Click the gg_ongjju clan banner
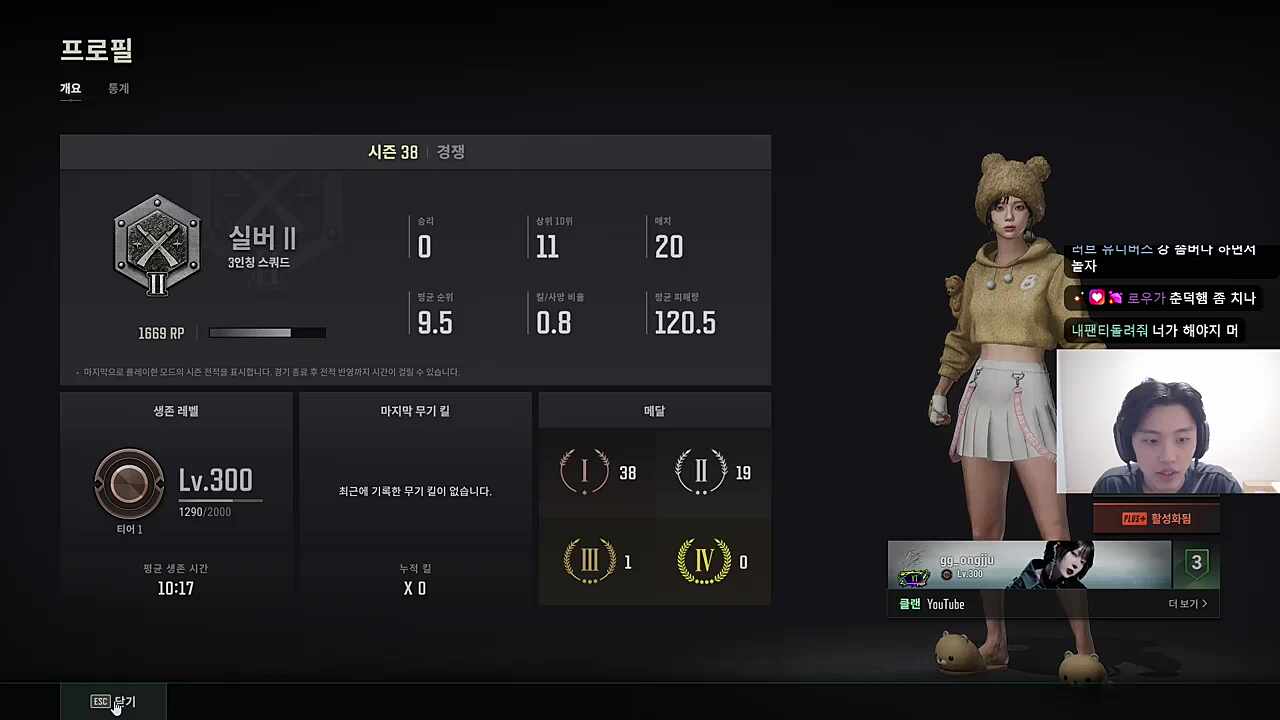1280x720 pixels. (1028, 567)
